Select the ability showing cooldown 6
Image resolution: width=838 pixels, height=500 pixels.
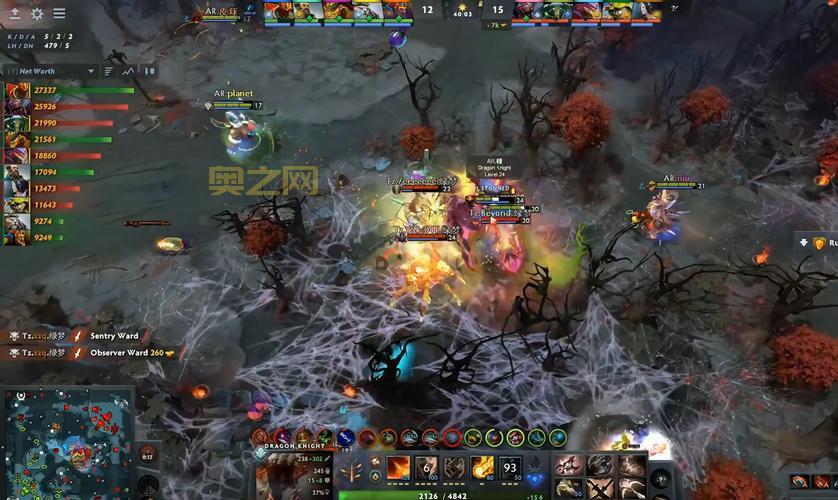click(426, 468)
